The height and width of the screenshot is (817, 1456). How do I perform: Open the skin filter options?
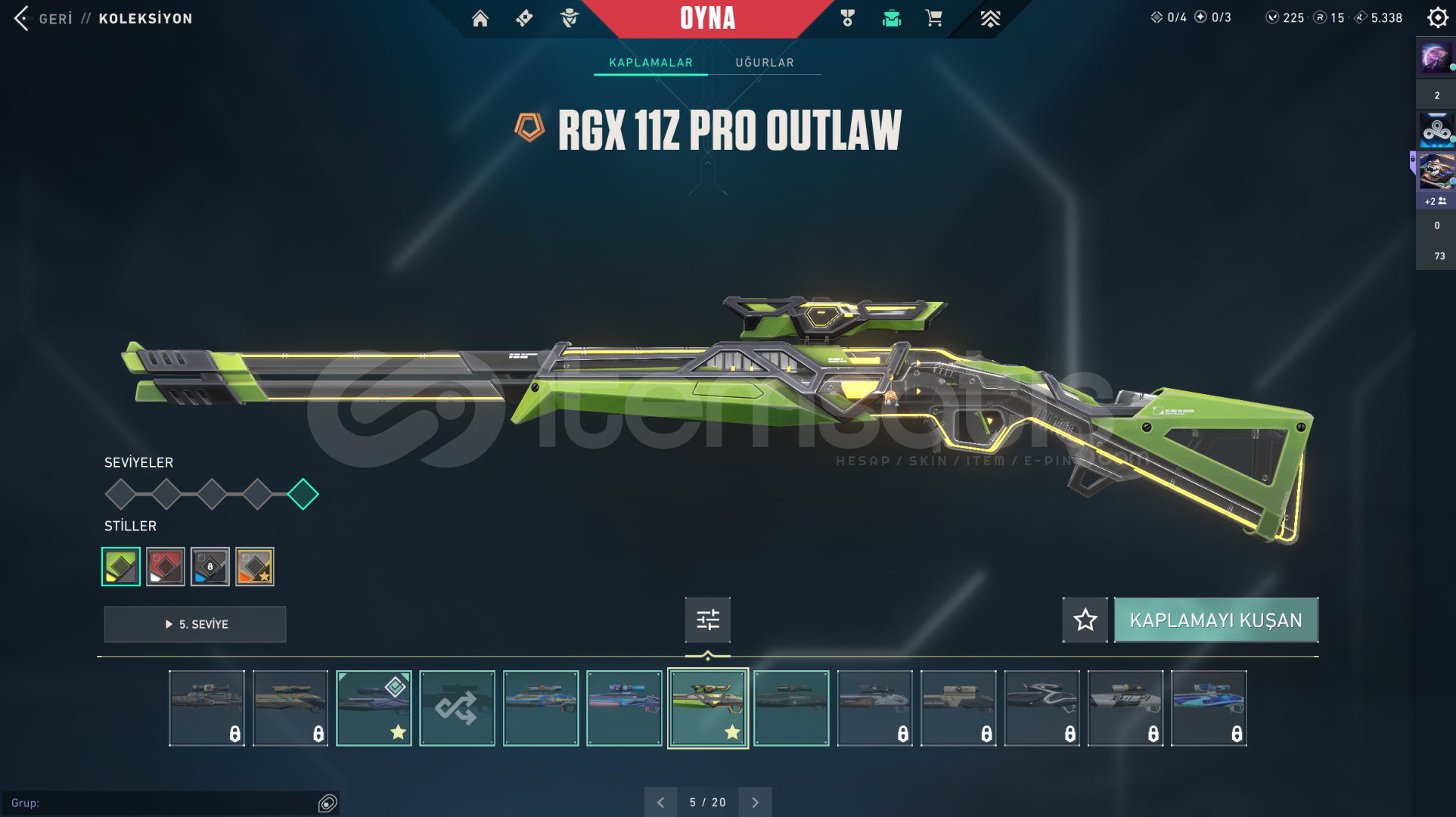707,620
